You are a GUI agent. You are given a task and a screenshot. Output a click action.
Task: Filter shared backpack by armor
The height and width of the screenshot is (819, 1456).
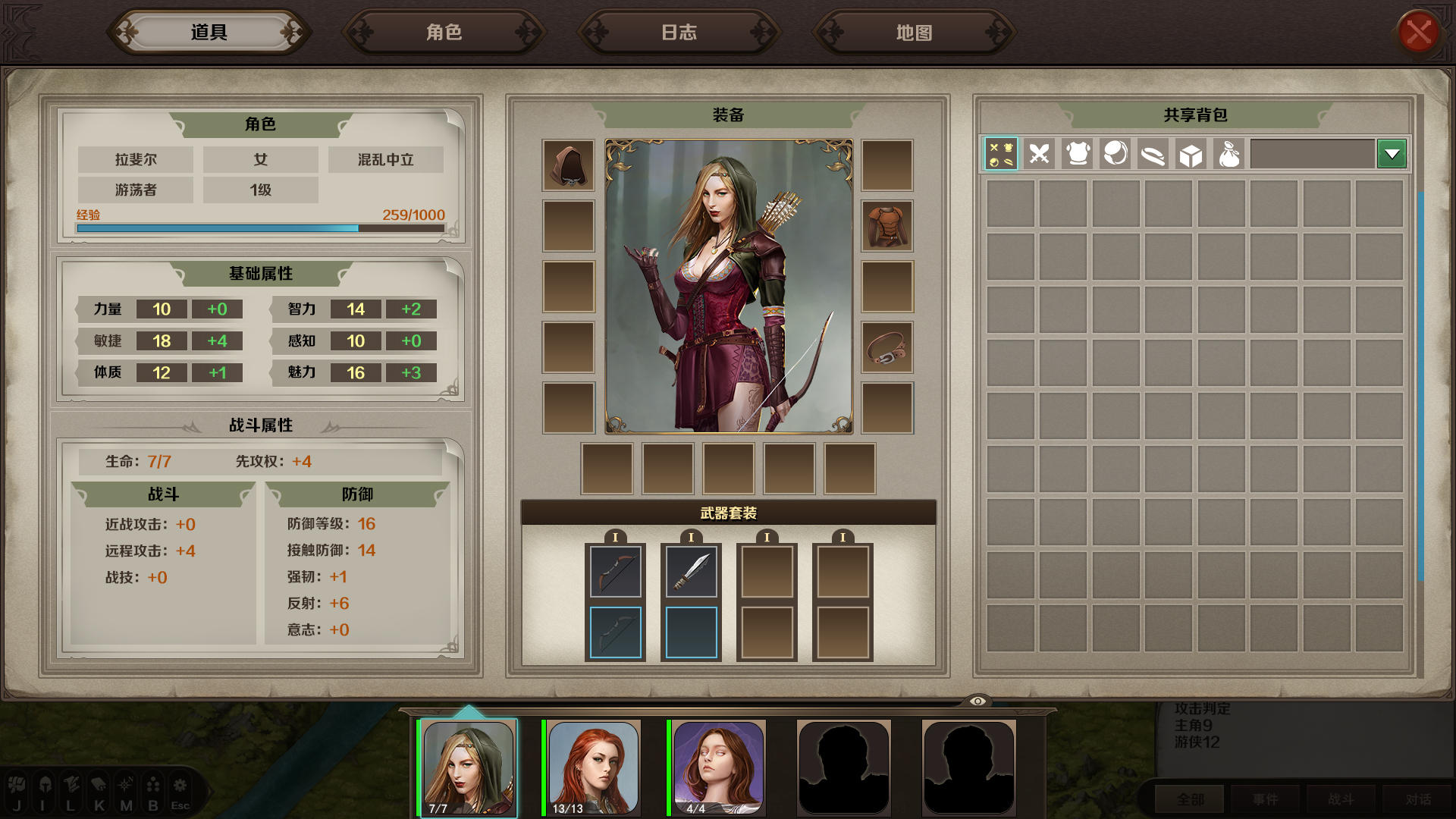[1077, 154]
